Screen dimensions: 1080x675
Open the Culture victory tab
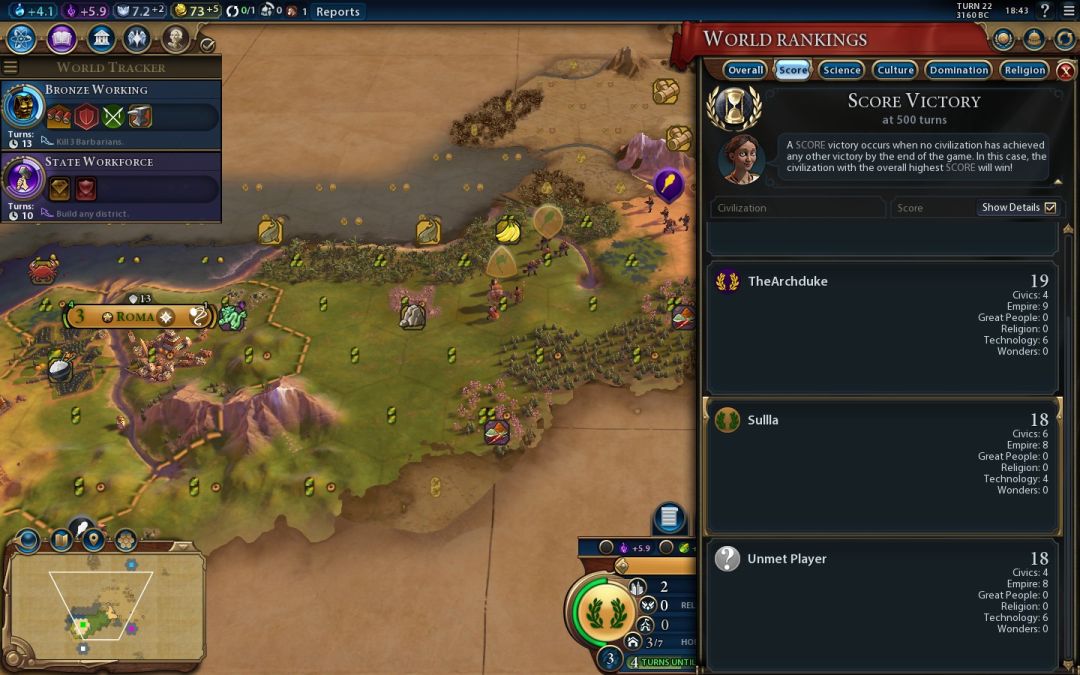click(x=895, y=70)
